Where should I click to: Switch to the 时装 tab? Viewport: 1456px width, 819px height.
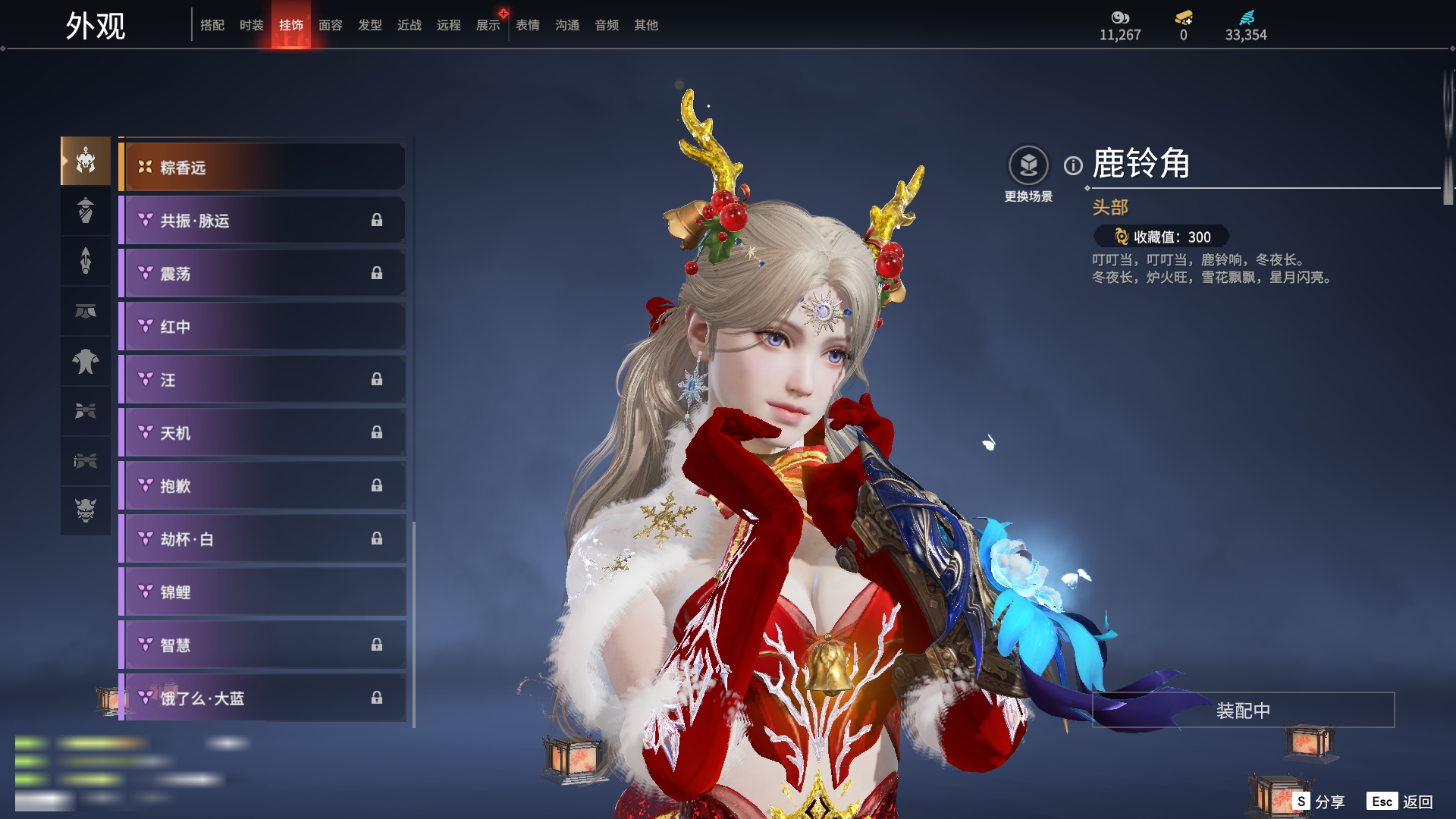[252, 25]
